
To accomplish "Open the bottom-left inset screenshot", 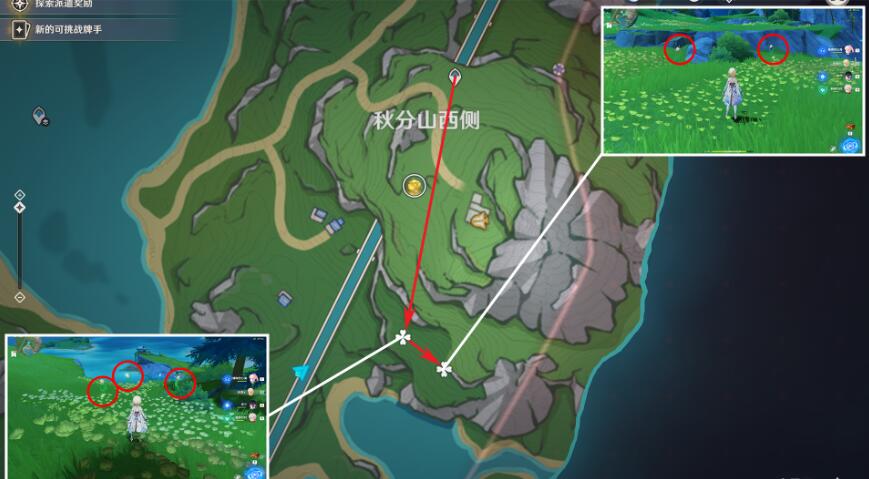I will [x=137, y=405].
